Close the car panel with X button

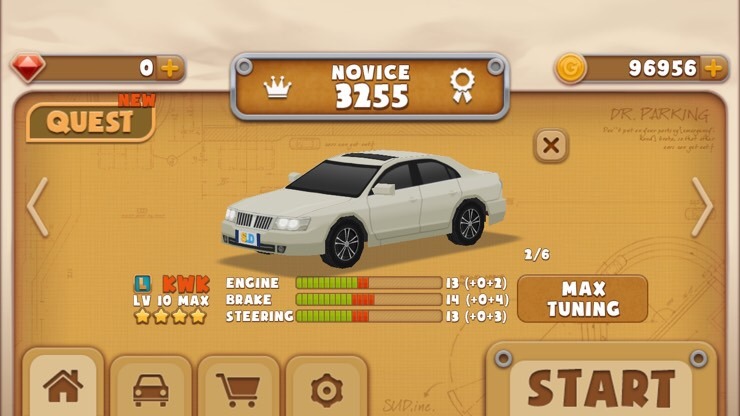550,145
